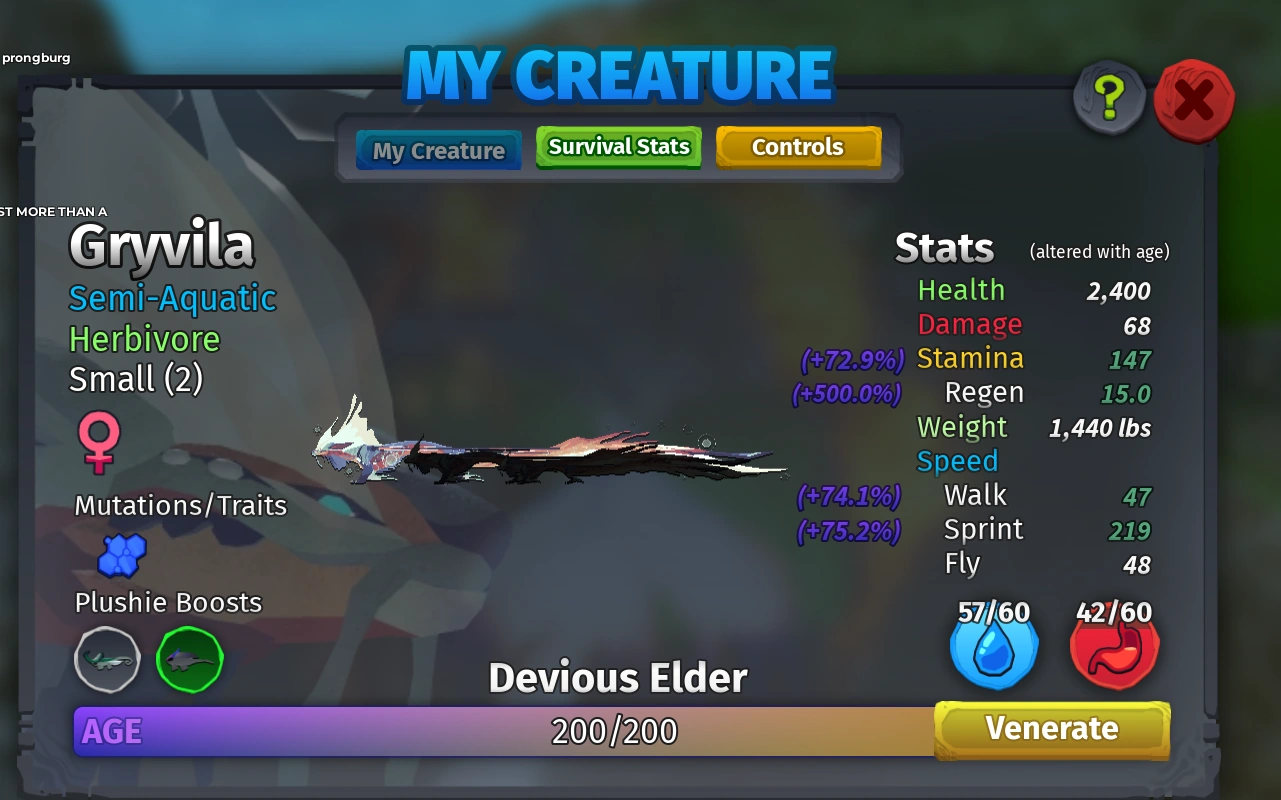Select the My Creature tab
Image resolution: width=1281 pixels, height=800 pixels.
[x=437, y=149]
